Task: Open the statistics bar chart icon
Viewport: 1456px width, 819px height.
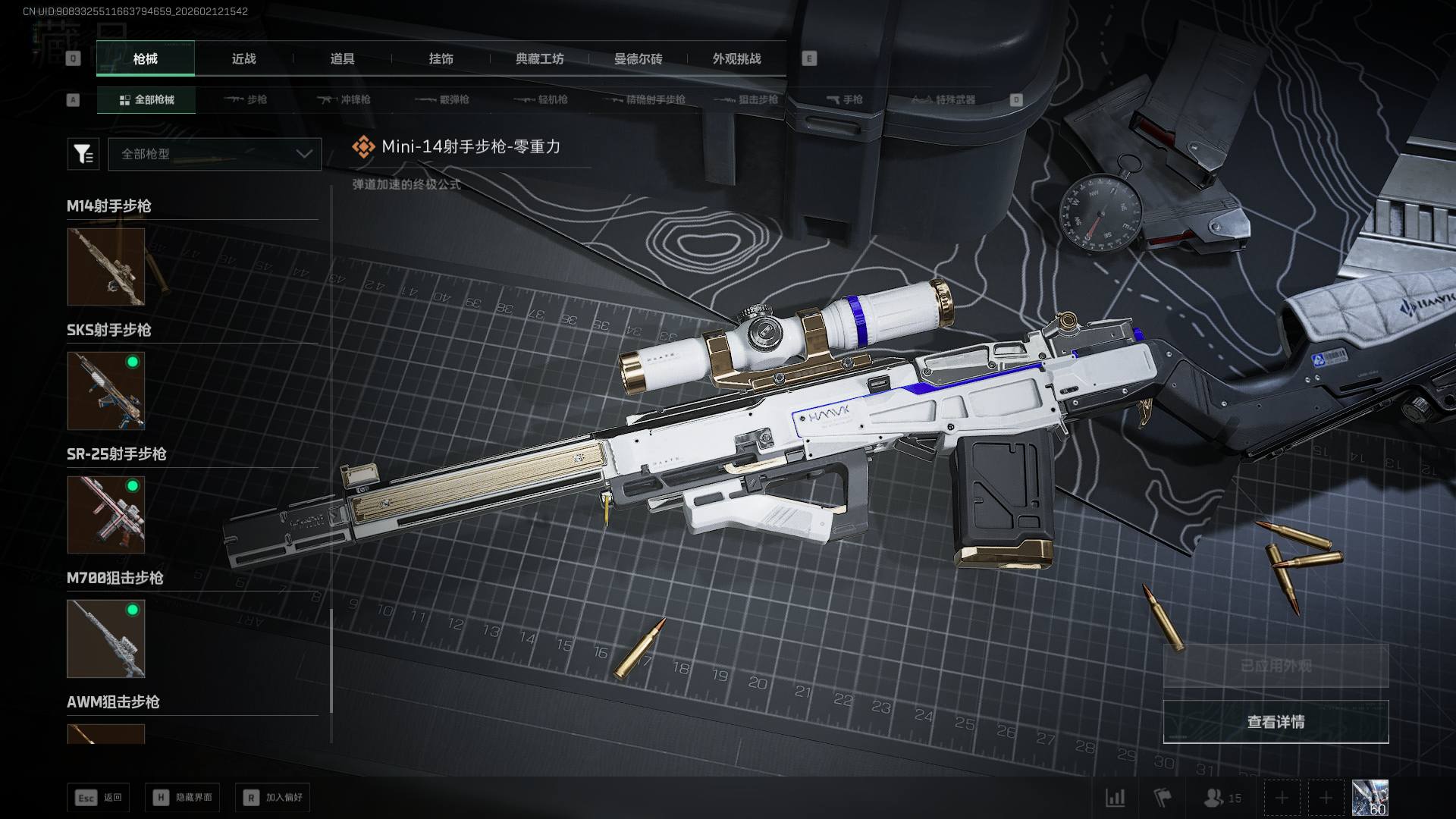Action: pyautogui.click(x=1116, y=798)
